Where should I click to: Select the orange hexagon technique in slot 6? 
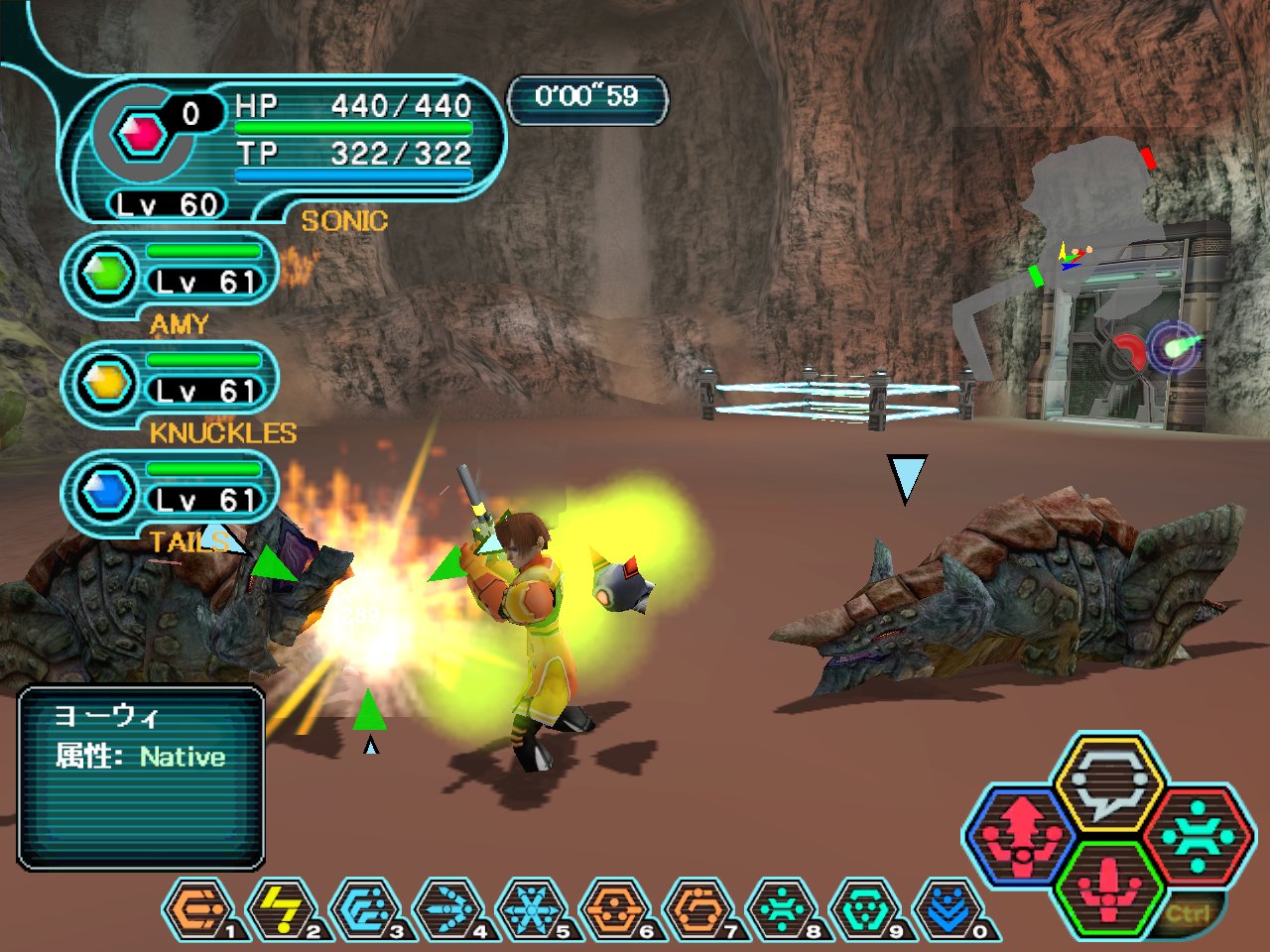615,909
